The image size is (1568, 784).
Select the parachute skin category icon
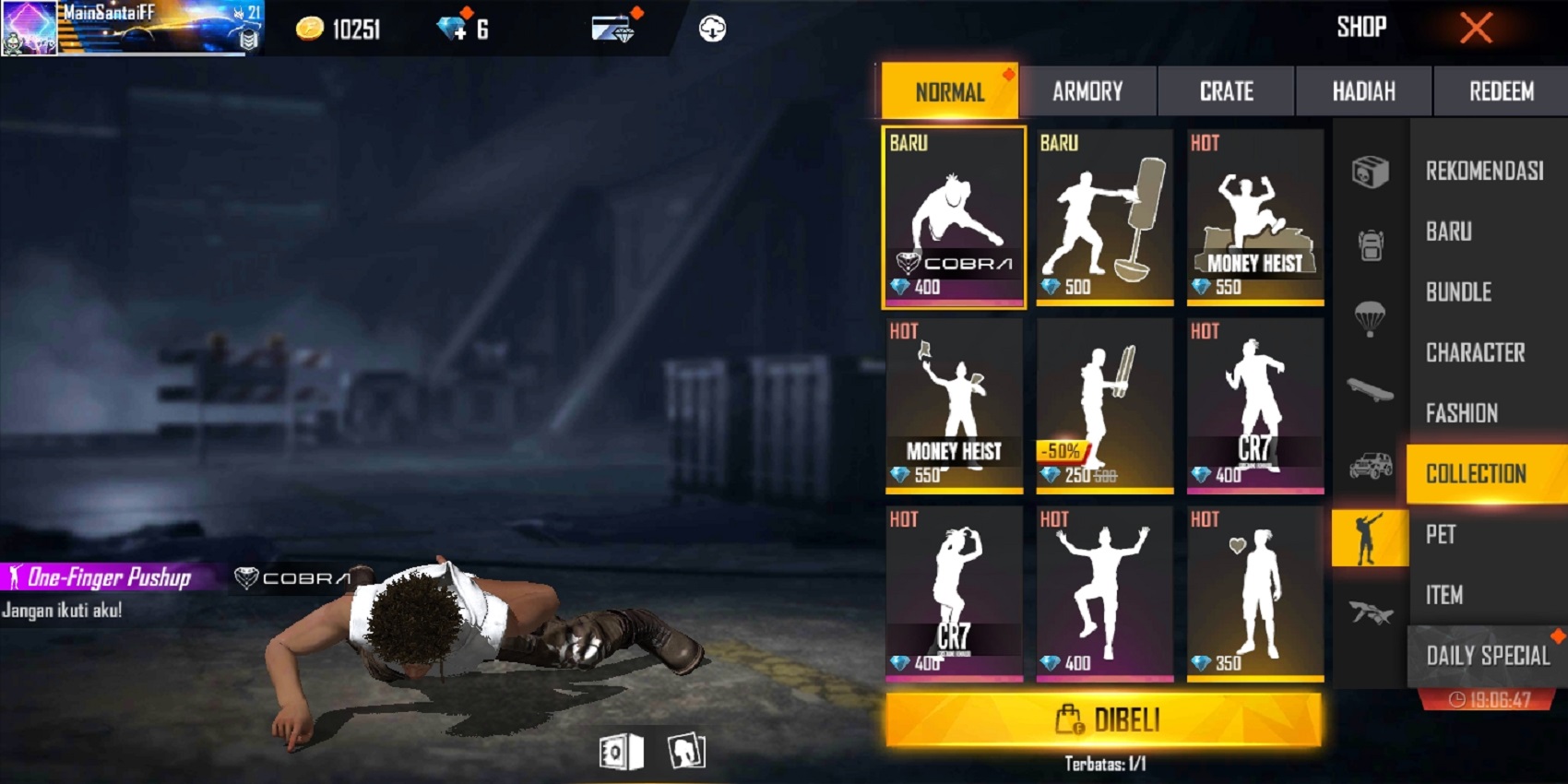pyautogui.click(x=1369, y=318)
